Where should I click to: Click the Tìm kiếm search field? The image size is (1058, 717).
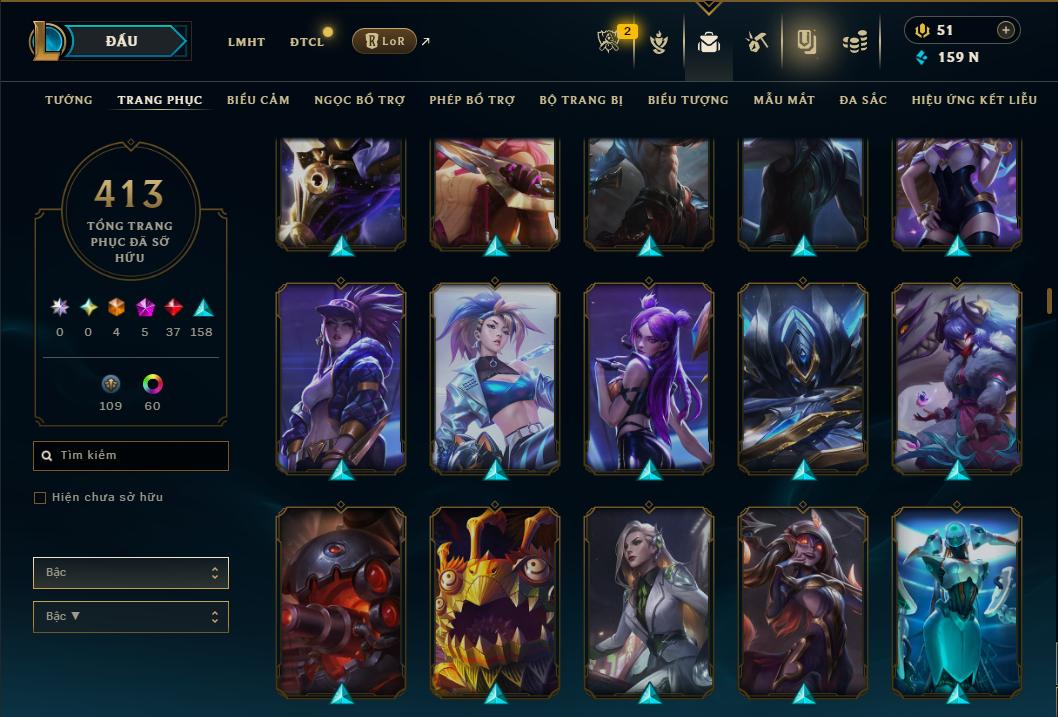(131, 456)
